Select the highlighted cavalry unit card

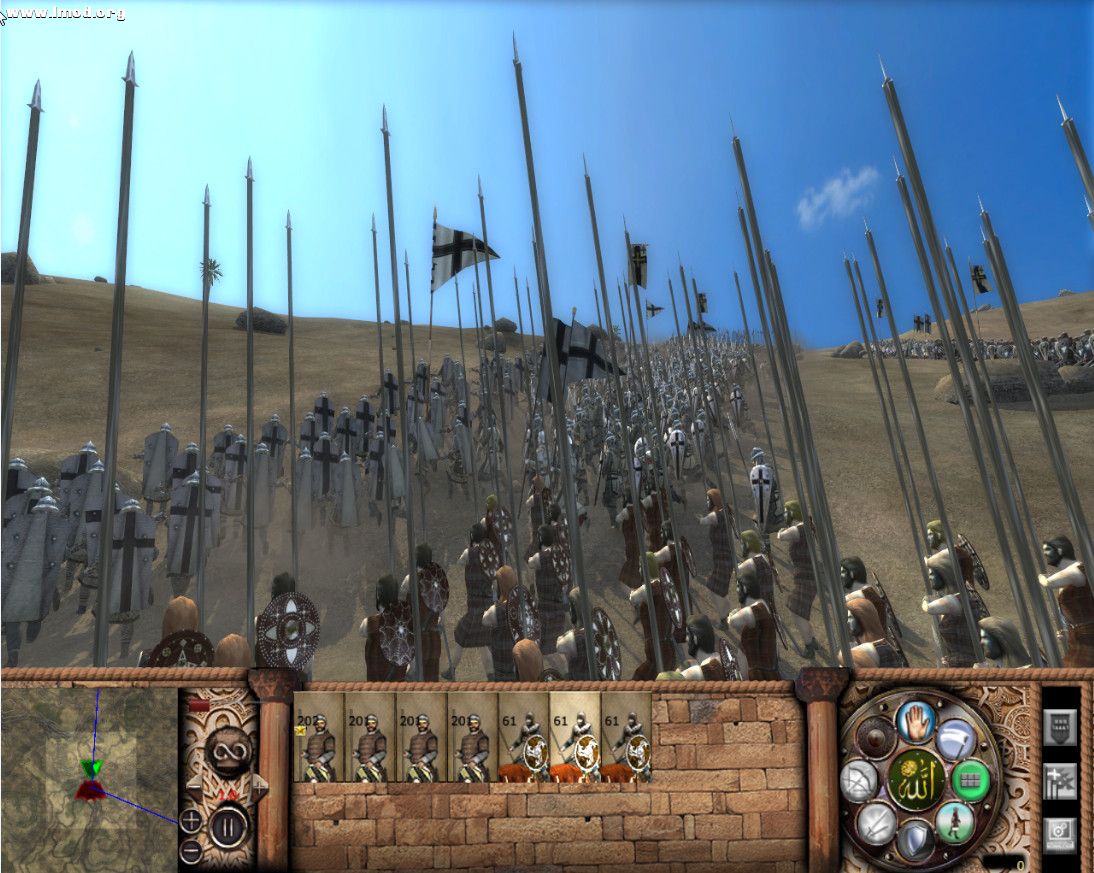coord(575,737)
